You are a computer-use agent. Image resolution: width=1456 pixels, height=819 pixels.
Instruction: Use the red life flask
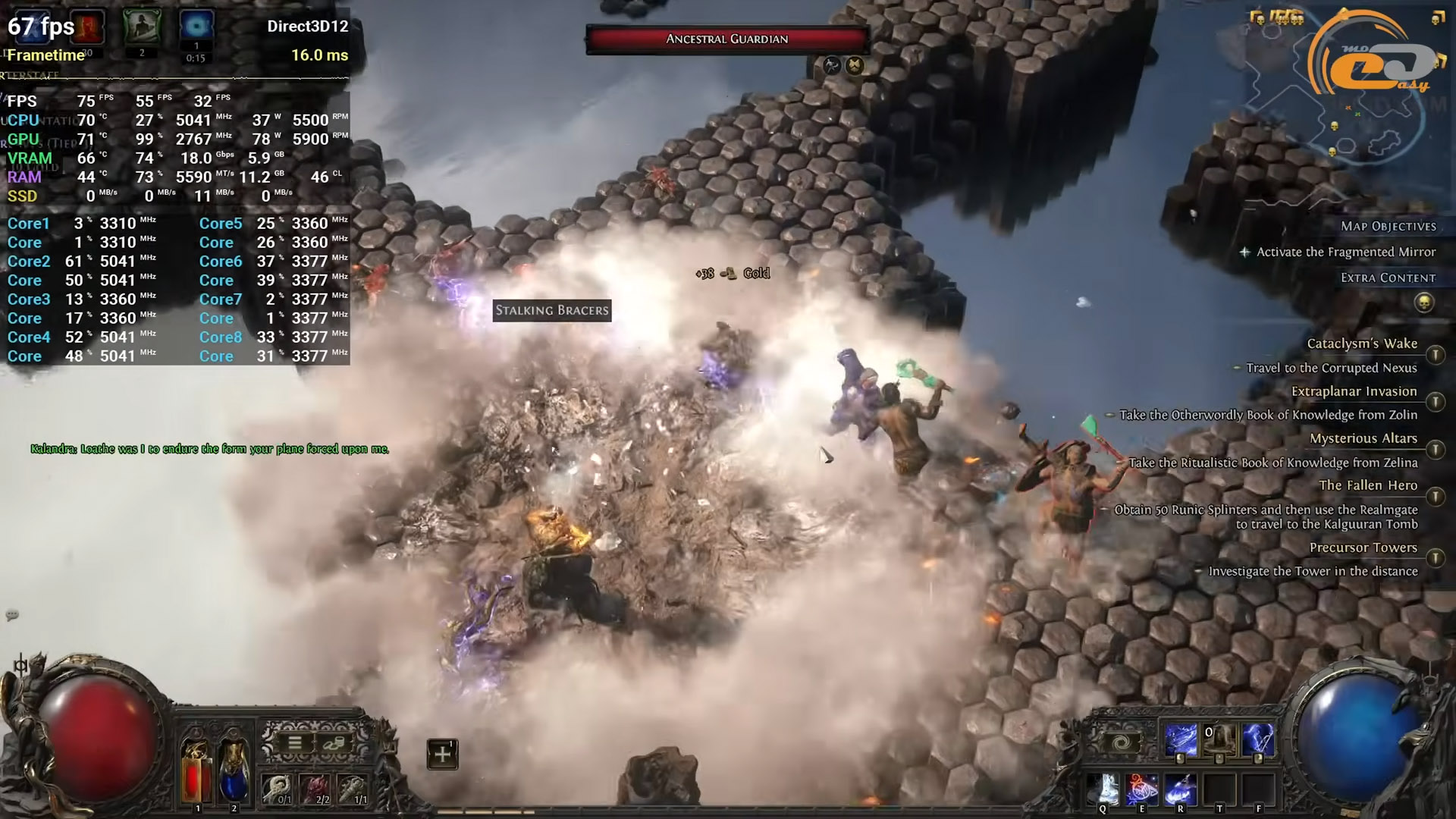coord(196,770)
